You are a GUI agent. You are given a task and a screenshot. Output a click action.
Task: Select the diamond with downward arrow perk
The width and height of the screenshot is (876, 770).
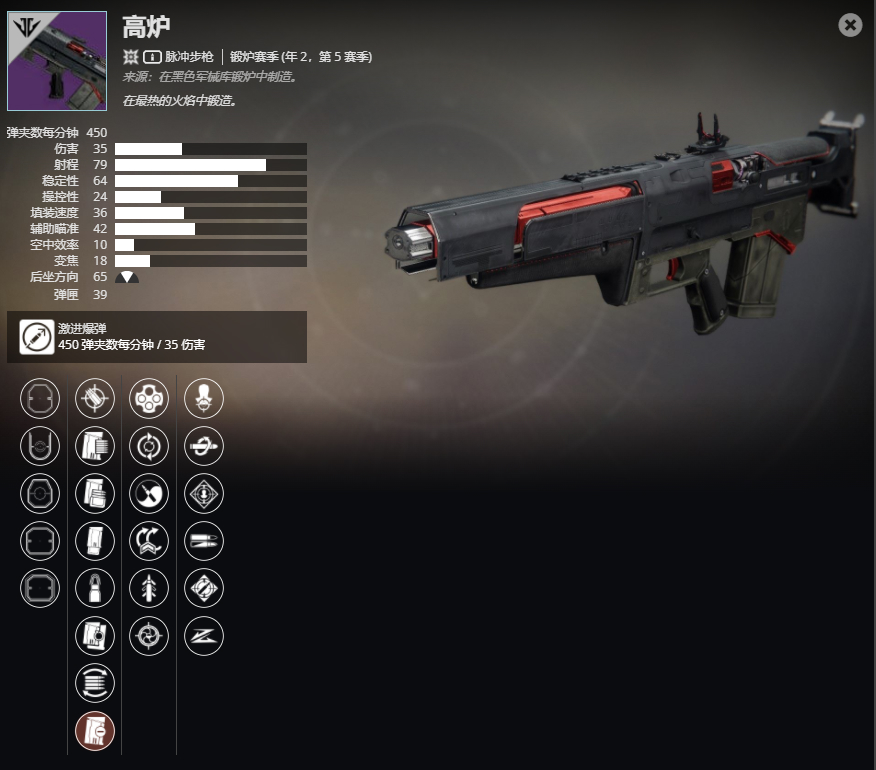click(x=204, y=494)
